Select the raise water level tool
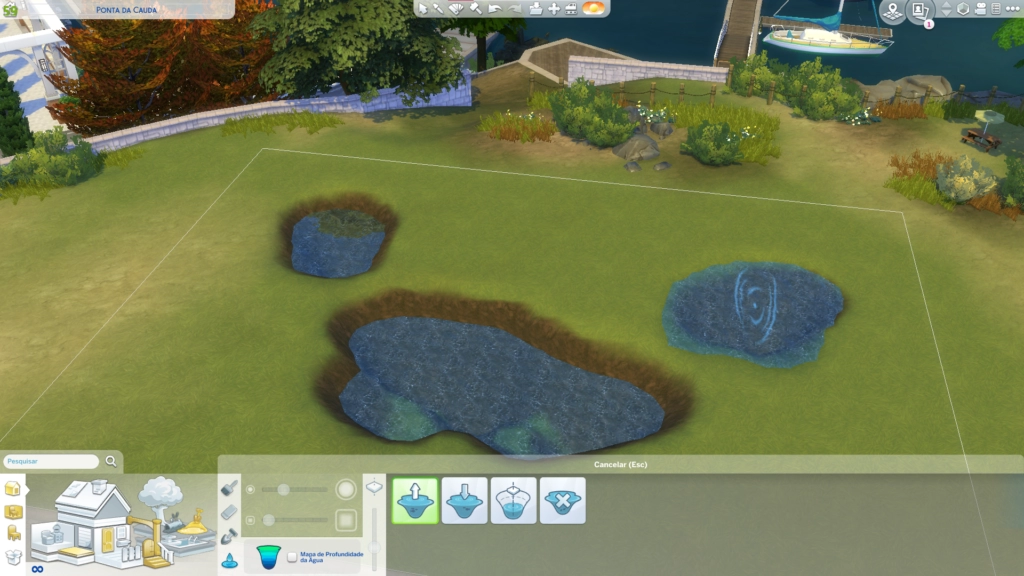 click(x=415, y=500)
